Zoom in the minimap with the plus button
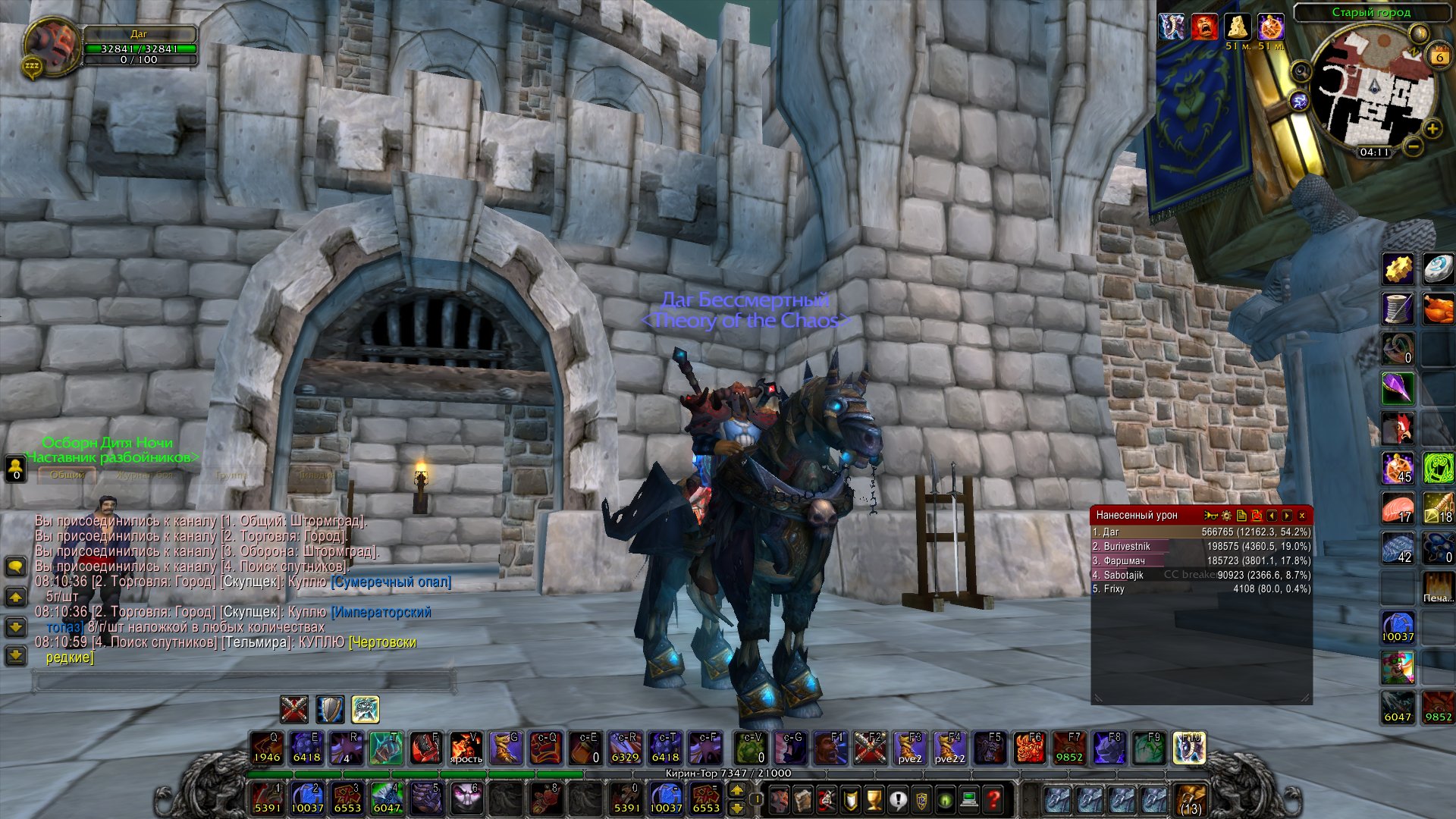Image resolution: width=1456 pixels, height=819 pixels. coord(1432,129)
